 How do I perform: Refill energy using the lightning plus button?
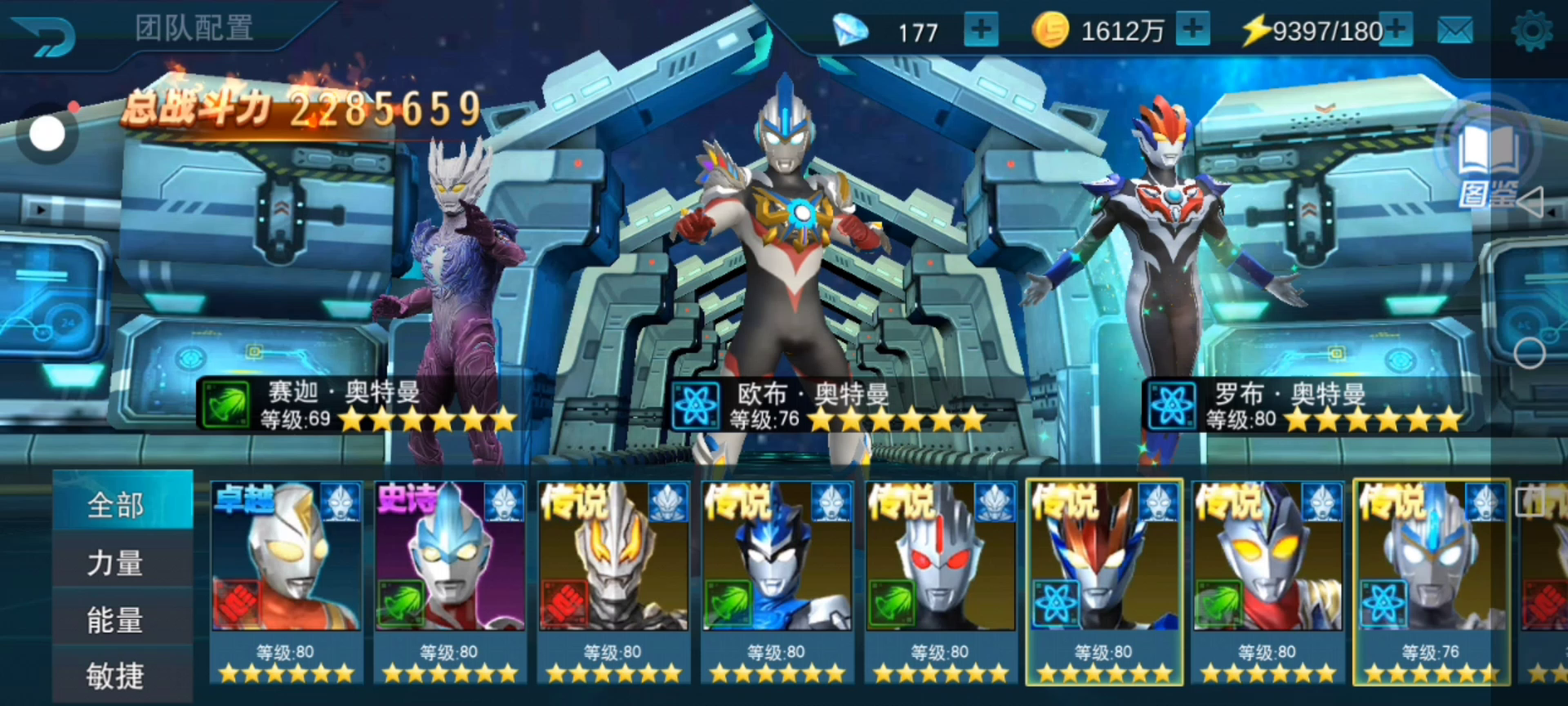pyautogui.click(x=1396, y=30)
